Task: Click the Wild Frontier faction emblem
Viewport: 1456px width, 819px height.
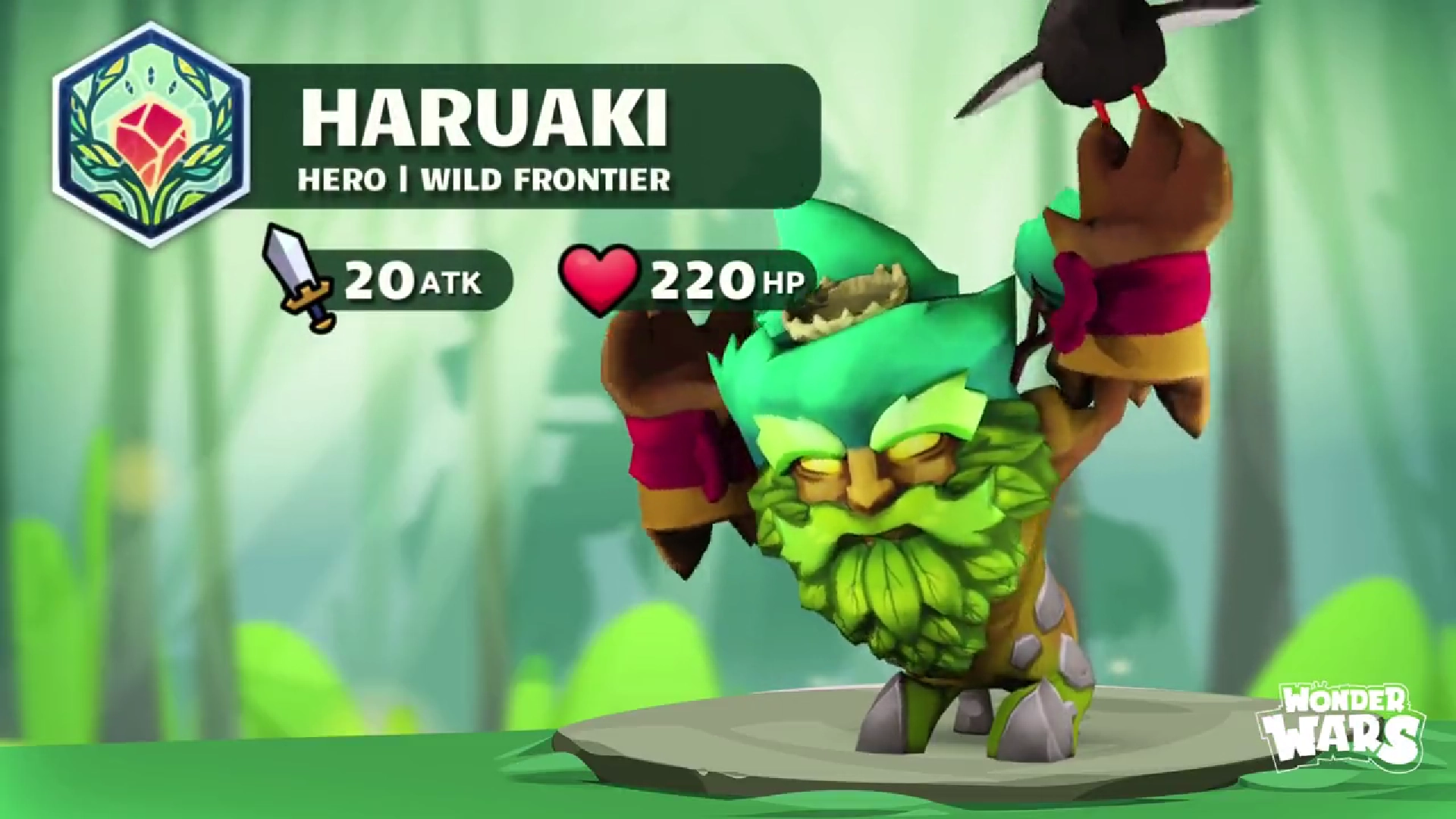Action: click(x=152, y=134)
